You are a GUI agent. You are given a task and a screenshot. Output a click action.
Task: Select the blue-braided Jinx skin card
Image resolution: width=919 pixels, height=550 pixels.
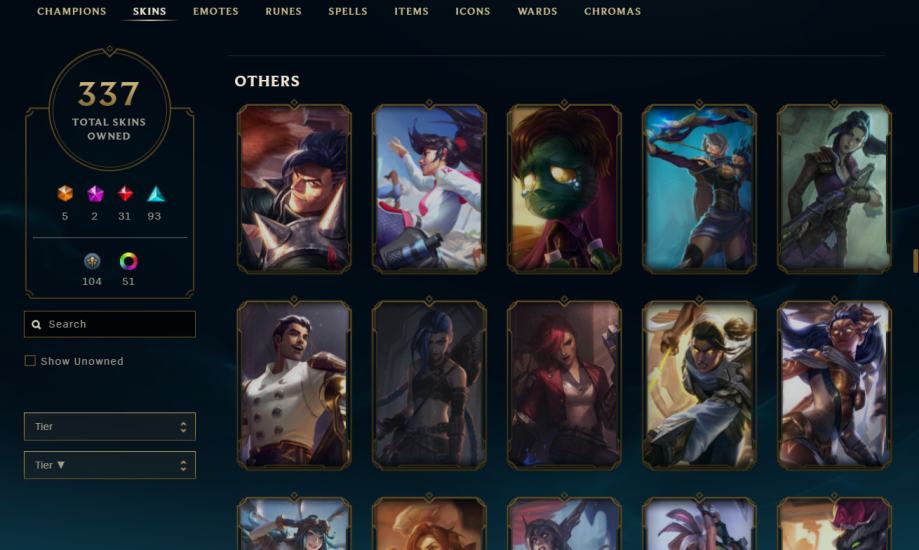[429, 385]
